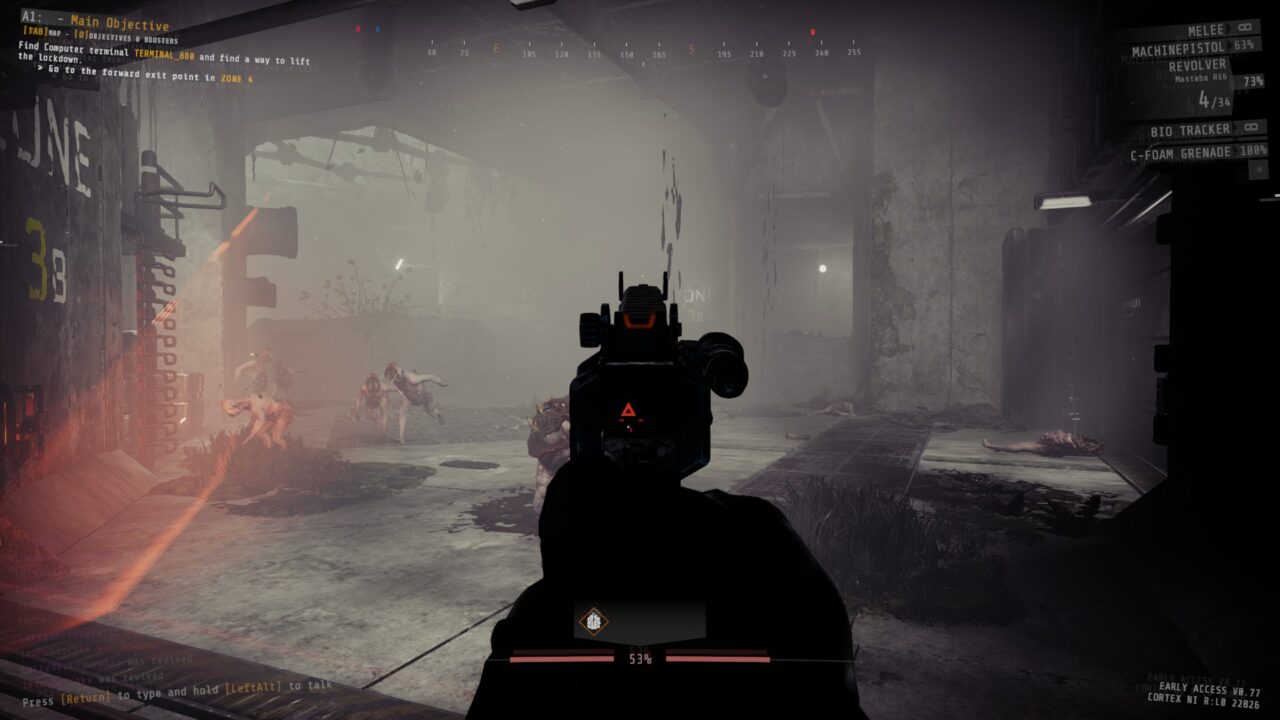1280x720 pixels.
Task: Click the brain booster icon
Action: (593, 621)
